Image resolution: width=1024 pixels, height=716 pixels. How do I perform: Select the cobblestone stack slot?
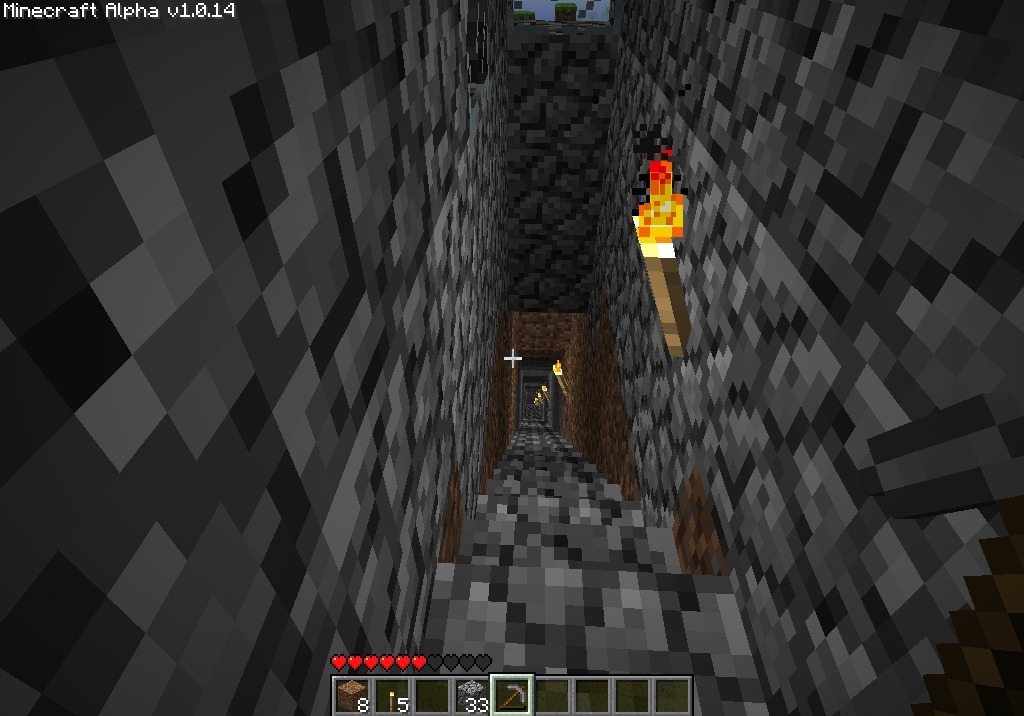click(x=471, y=695)
